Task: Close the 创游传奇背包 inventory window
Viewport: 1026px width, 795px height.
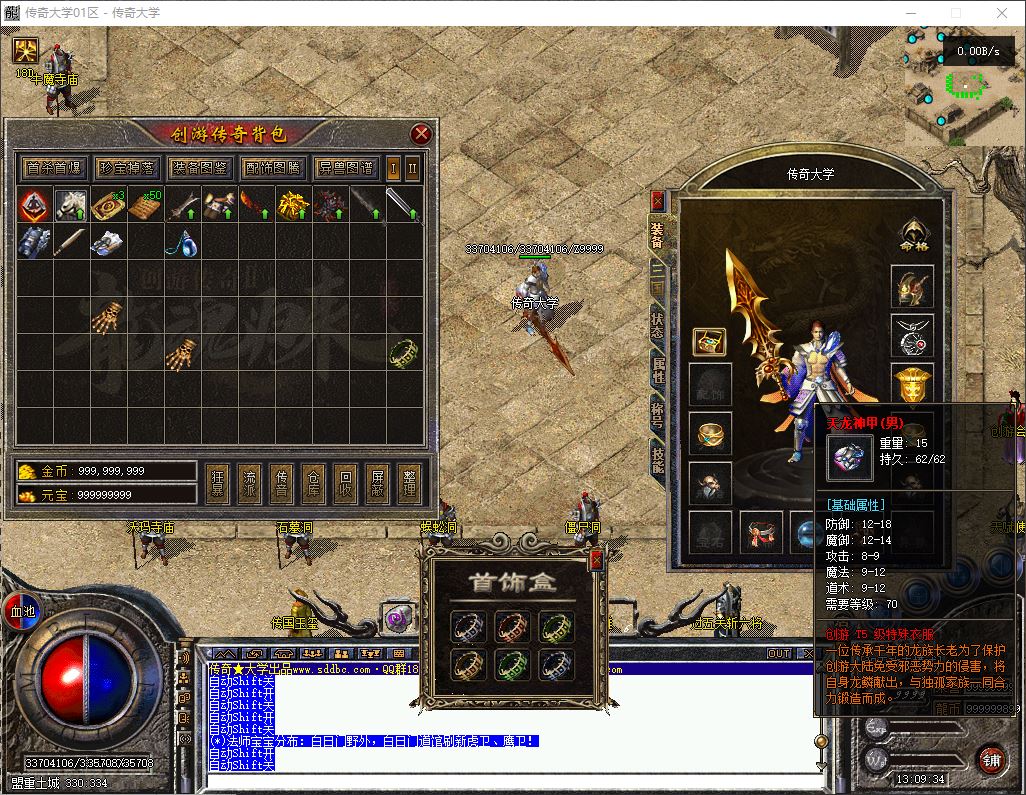Action: [x=421, y=133]
